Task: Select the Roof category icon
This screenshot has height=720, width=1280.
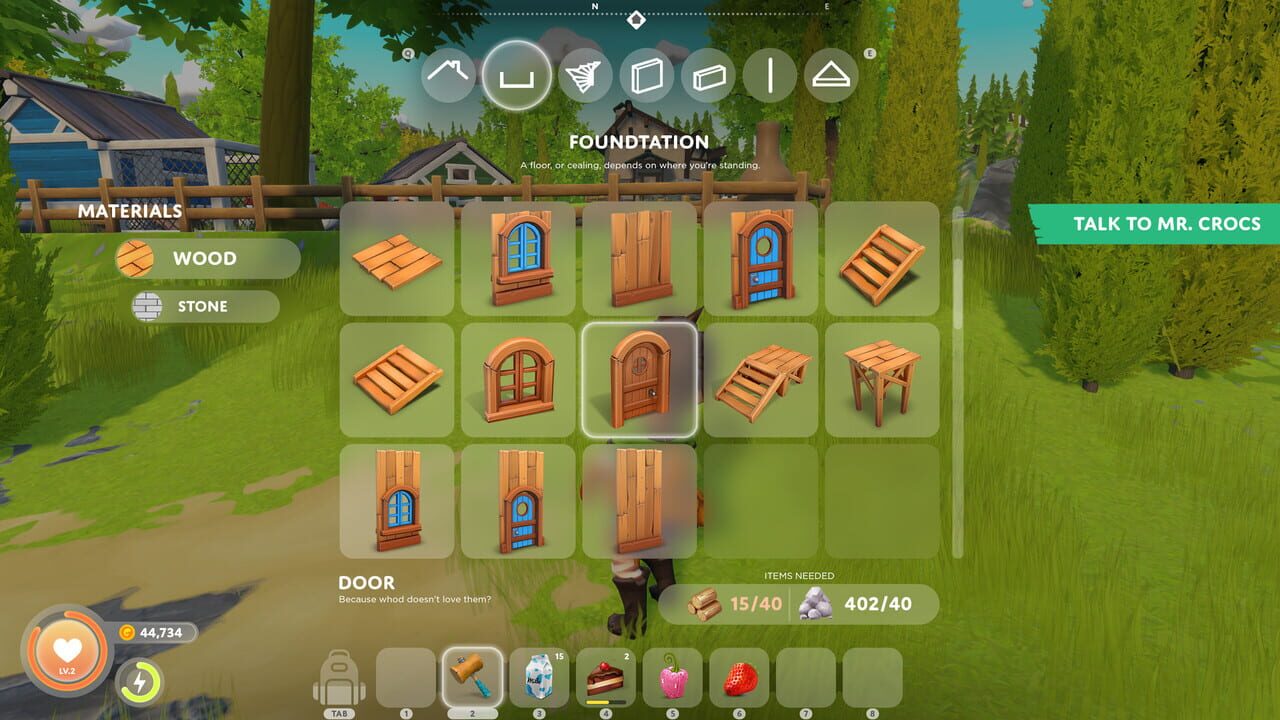Action: (x=448, y=75)
